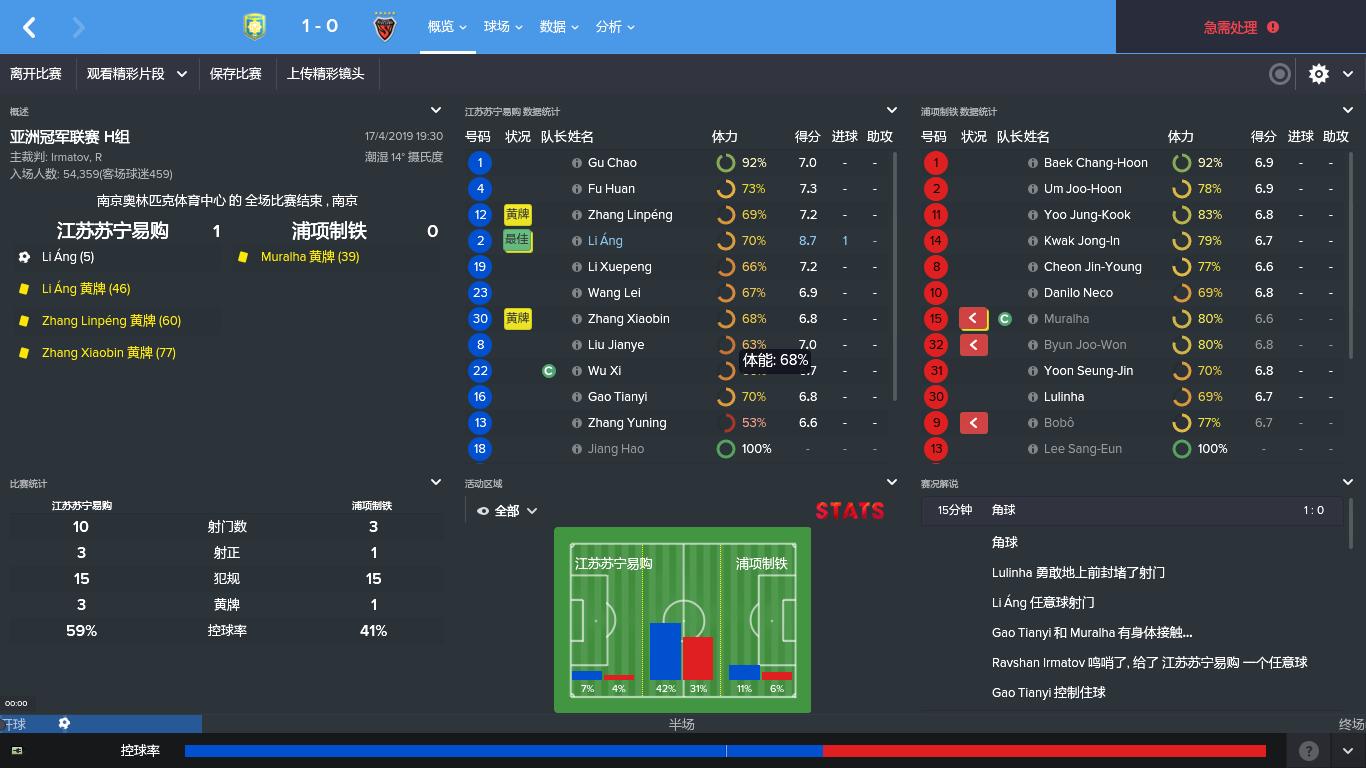Open the settings gear menu
Viewport: 1366px width, 768px height.
point(1319,74)
